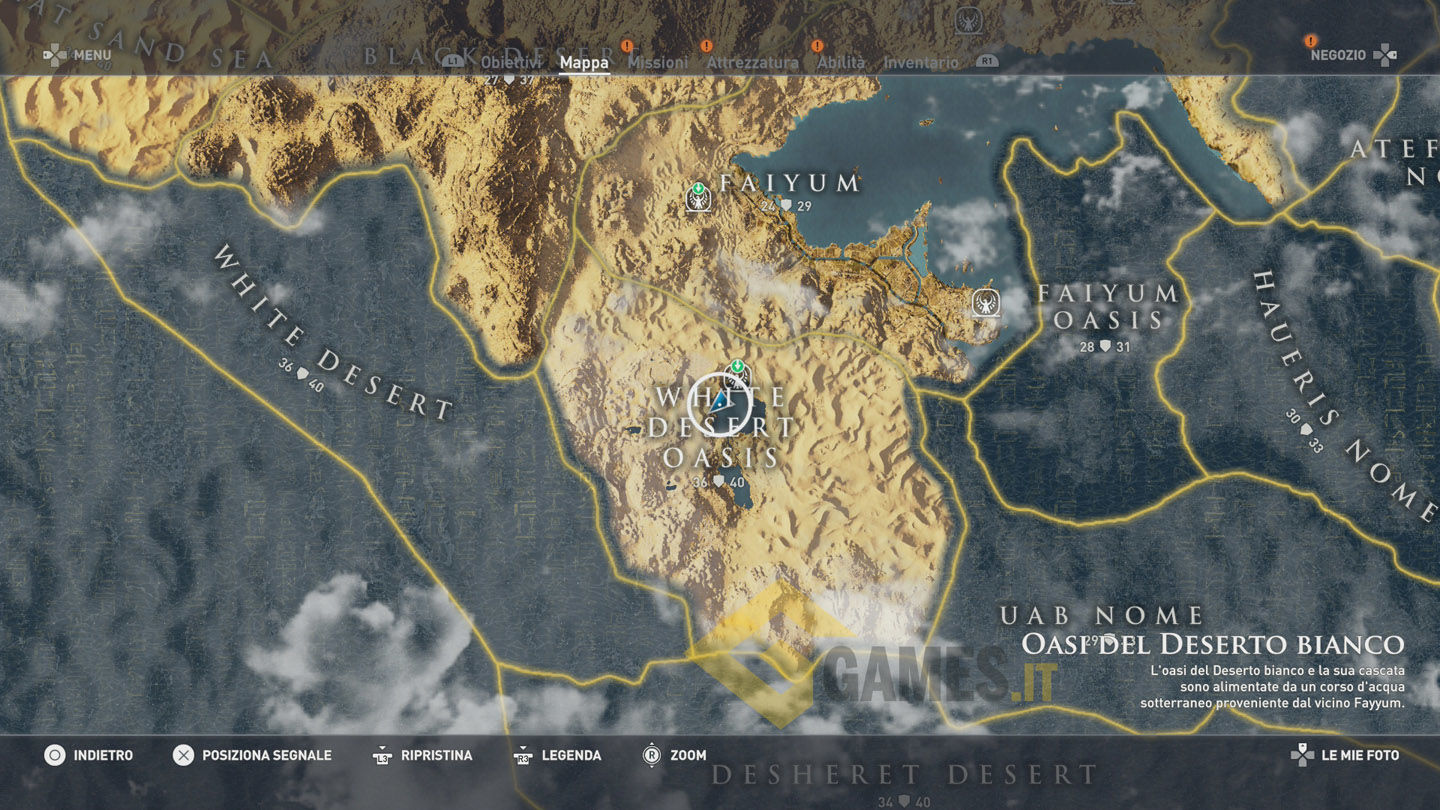Click the unsynchronized eagle viewpoint near Faiyum Oasis
This screenshot has width=1440, height=810.
pyautogui.click(x=985, y=303)
